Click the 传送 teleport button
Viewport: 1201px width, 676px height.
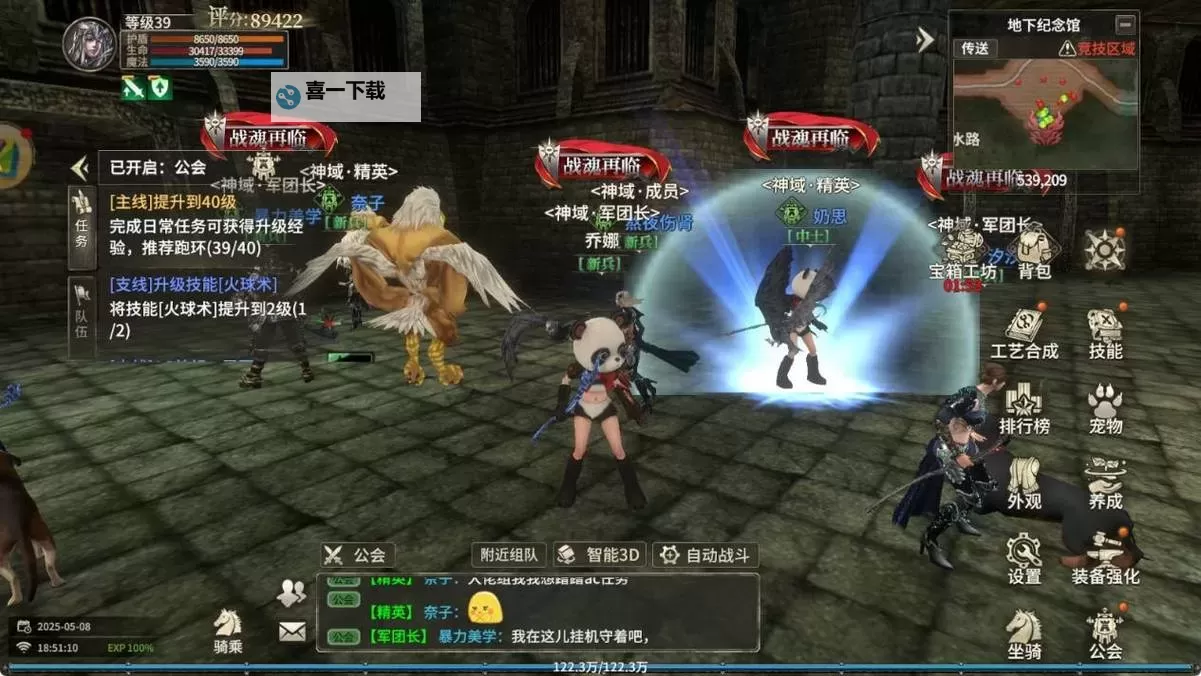pos(974,48)
